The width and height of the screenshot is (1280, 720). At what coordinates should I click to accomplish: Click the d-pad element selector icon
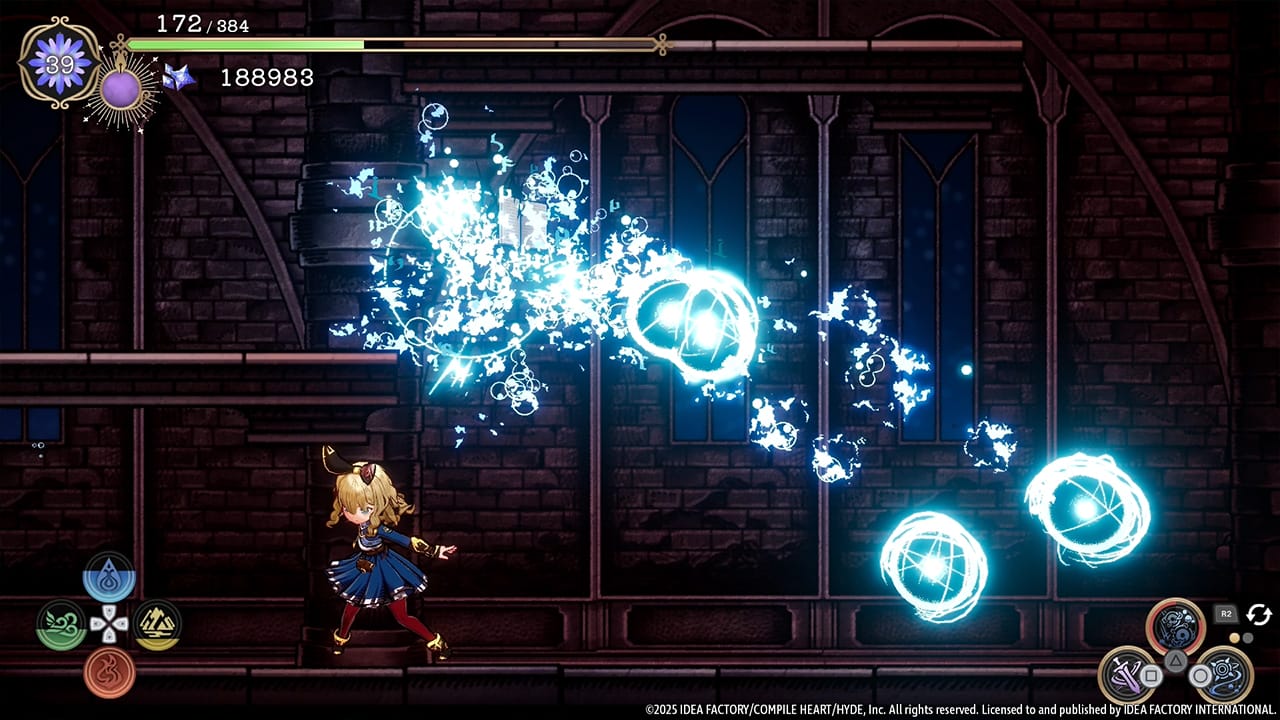[x=109, y=624]
